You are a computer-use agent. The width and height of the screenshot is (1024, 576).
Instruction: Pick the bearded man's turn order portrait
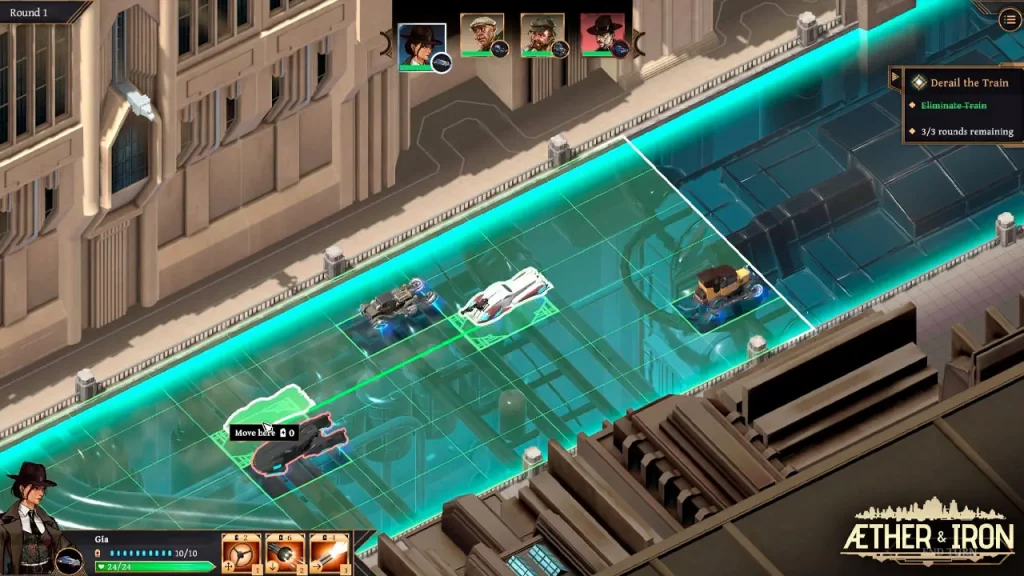coord(541,36)
